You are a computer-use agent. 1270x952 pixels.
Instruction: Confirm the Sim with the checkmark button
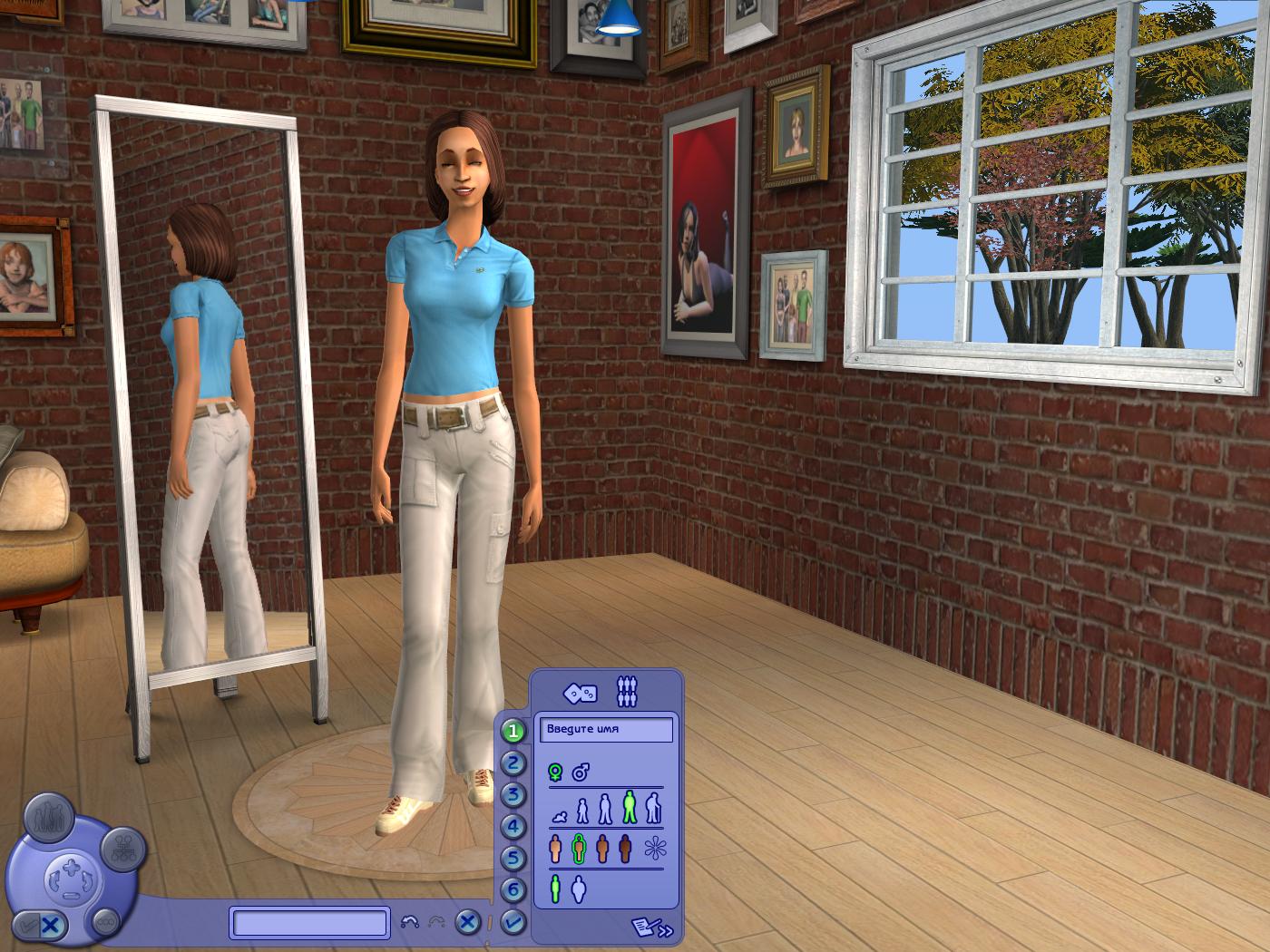512,920
